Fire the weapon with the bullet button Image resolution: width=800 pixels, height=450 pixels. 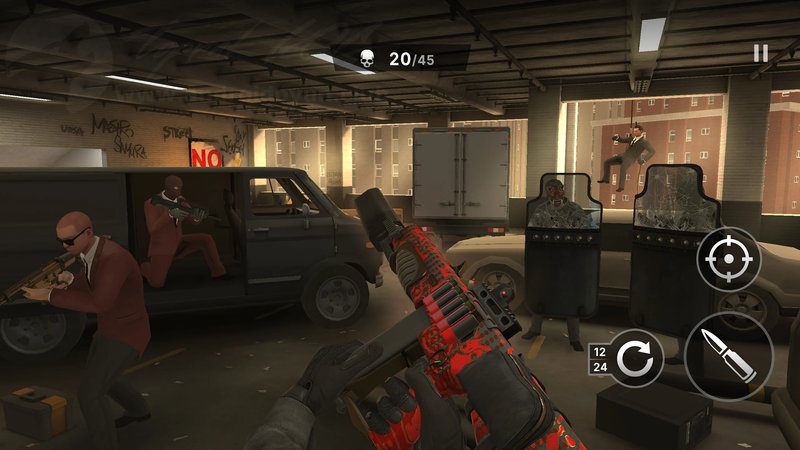[728, 356]
